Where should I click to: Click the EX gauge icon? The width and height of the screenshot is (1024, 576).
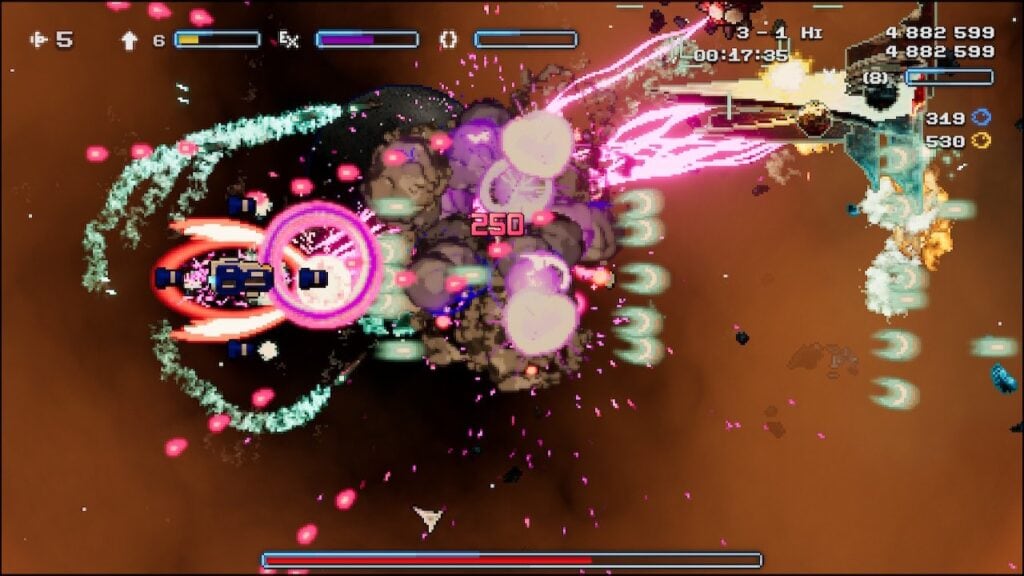[x=288, y=40]
